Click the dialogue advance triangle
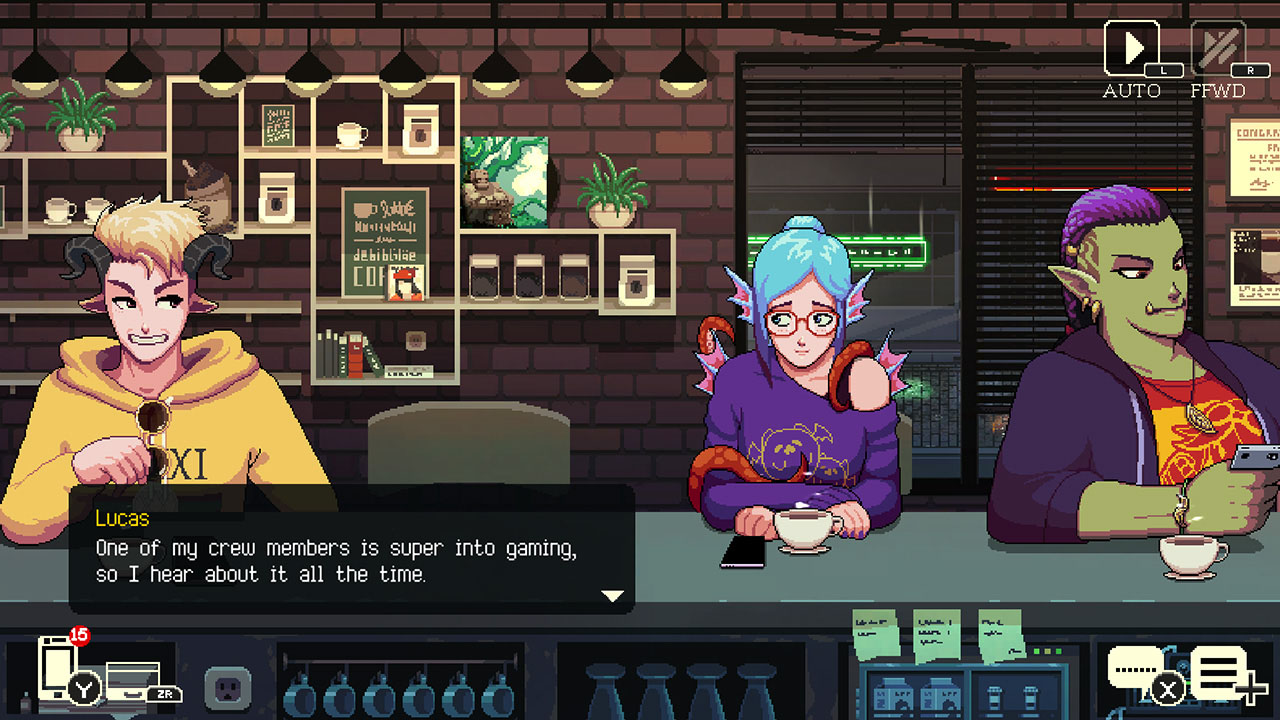The image size is (1280, 720). [611, 593]
